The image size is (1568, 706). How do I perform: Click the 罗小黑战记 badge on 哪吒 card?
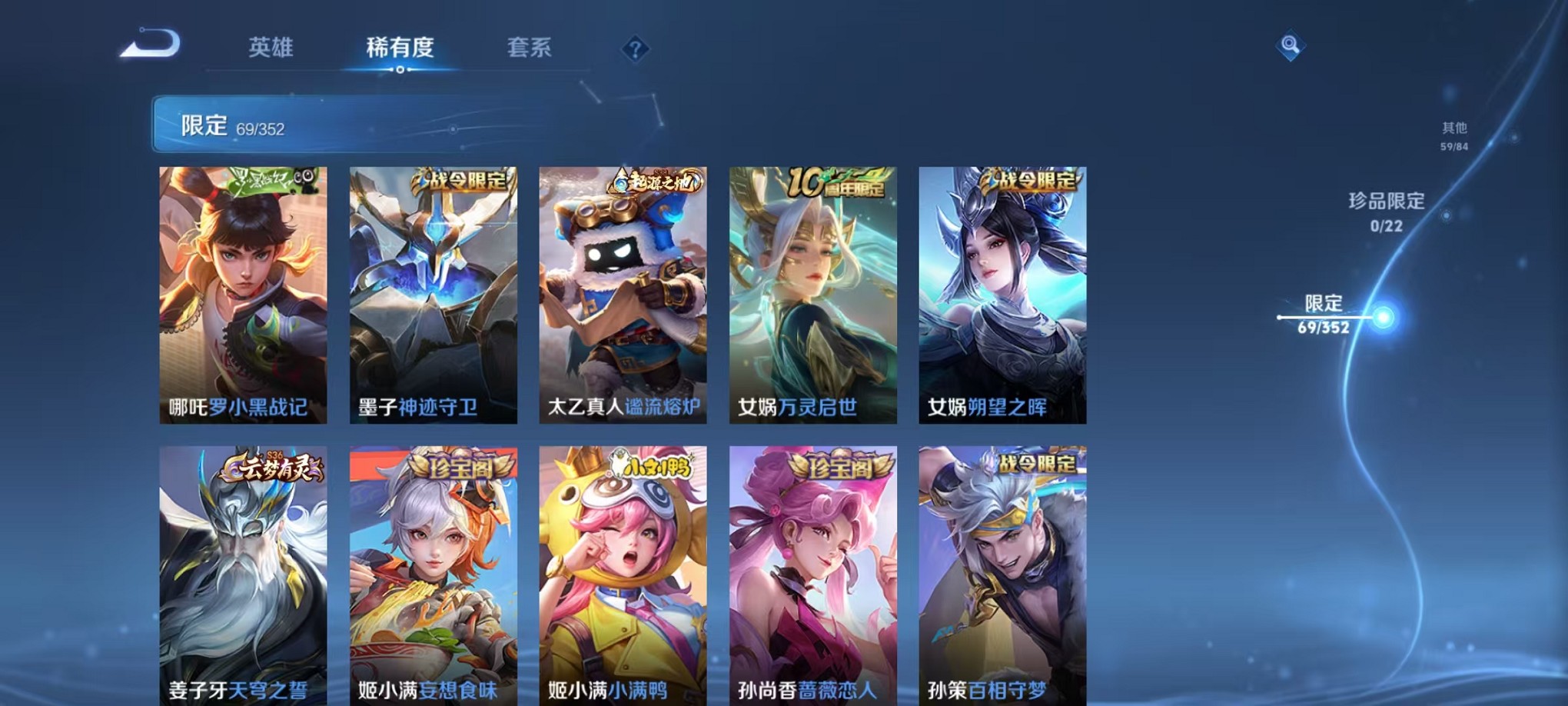[x=261, y=180]
